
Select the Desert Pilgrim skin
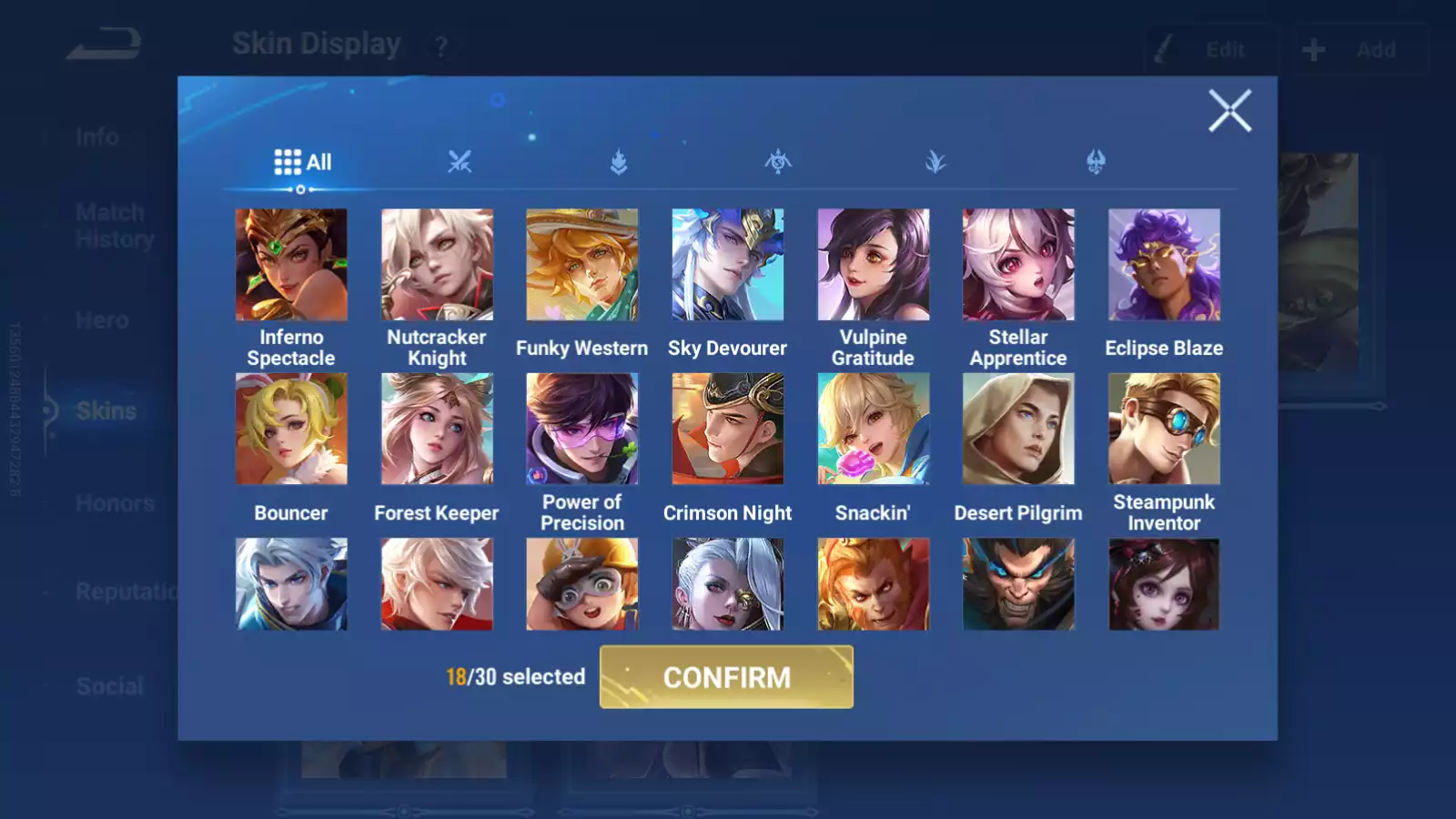coord(1018,429)
